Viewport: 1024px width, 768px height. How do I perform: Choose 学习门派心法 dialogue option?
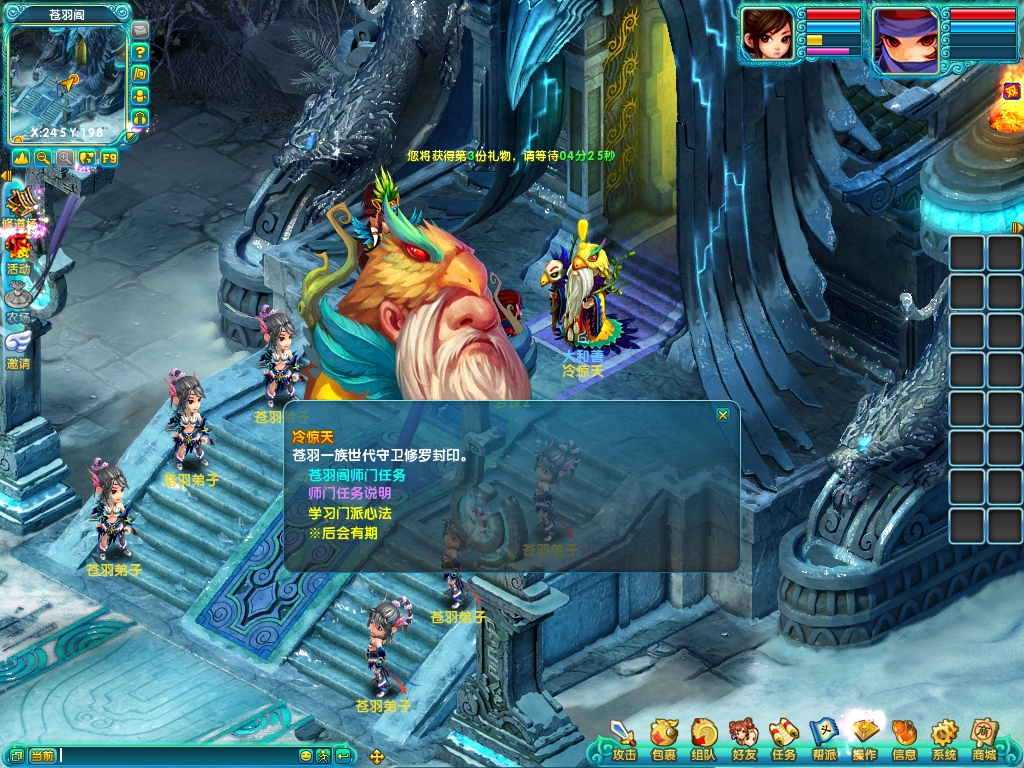coord(350,513)
